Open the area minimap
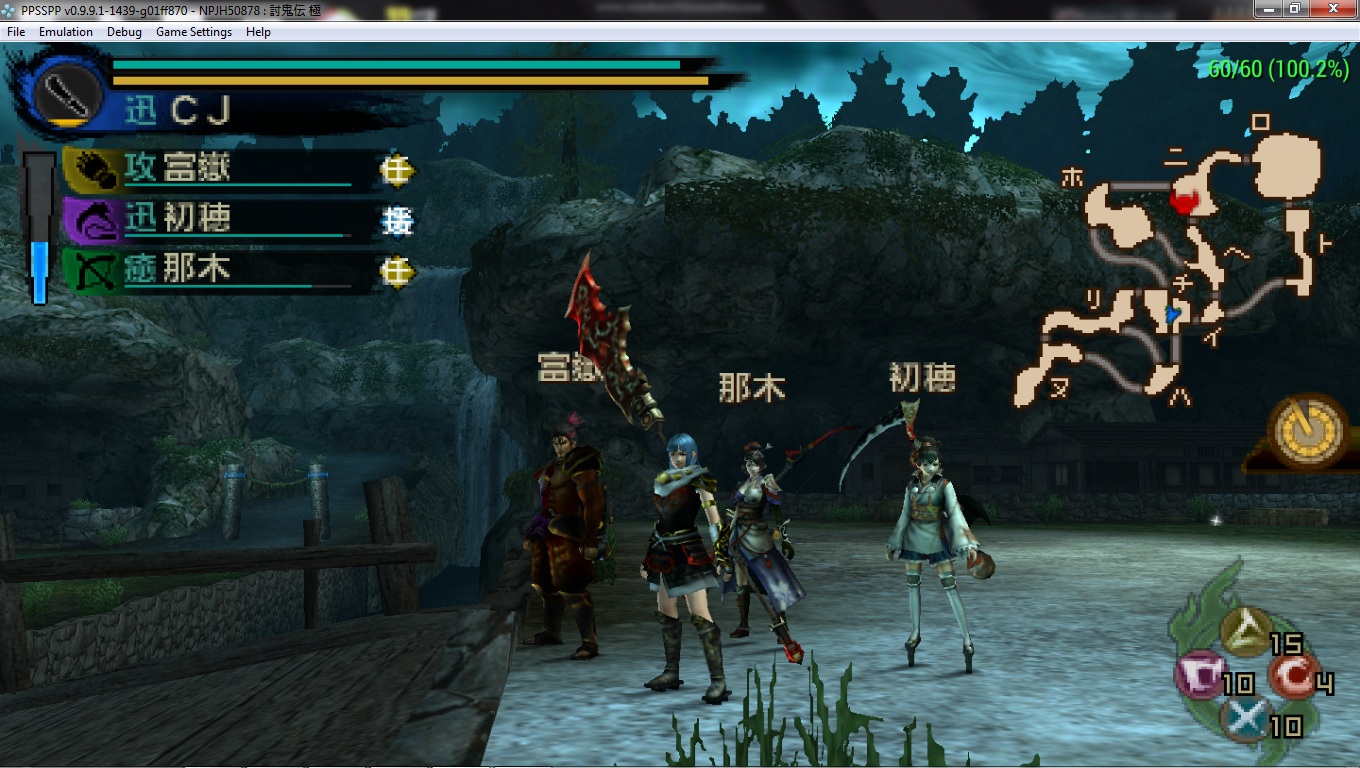 coord(1180,260)
